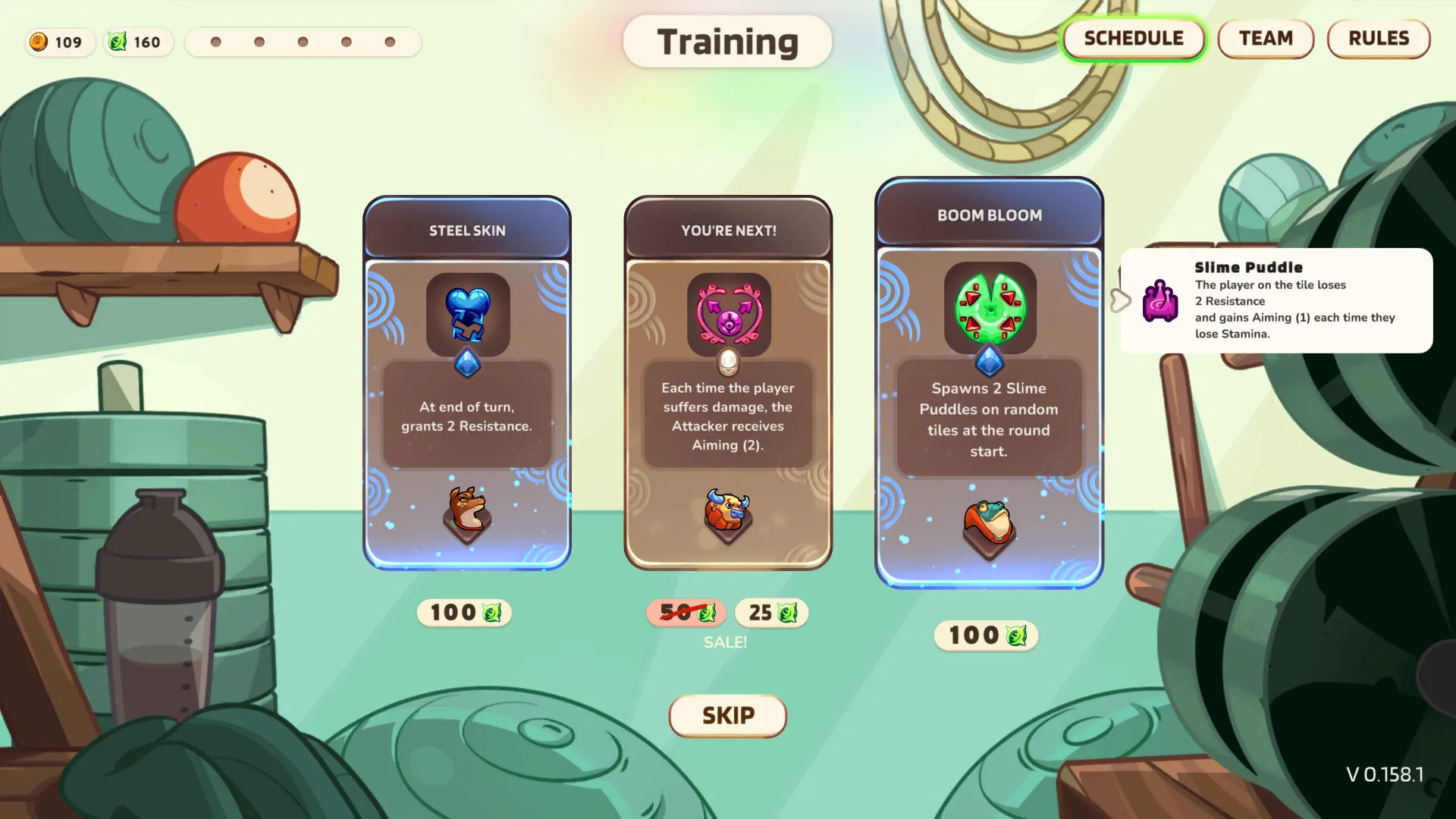Click the frog portrait on Boom Bloom card
The image size is (1456, 819).
(x=990, y=523)
